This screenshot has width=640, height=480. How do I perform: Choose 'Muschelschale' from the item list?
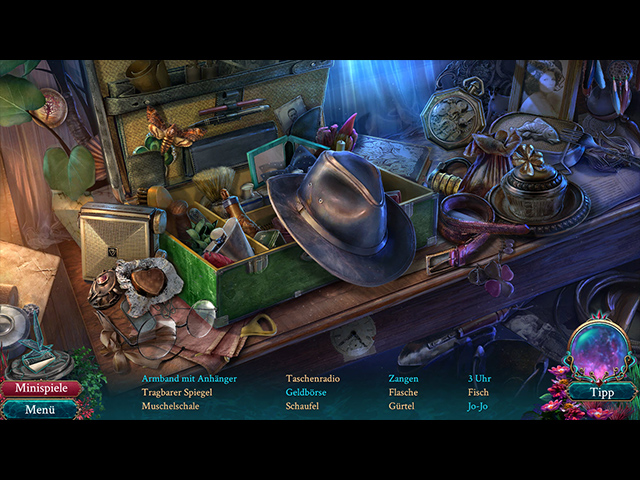click(170, 407)
